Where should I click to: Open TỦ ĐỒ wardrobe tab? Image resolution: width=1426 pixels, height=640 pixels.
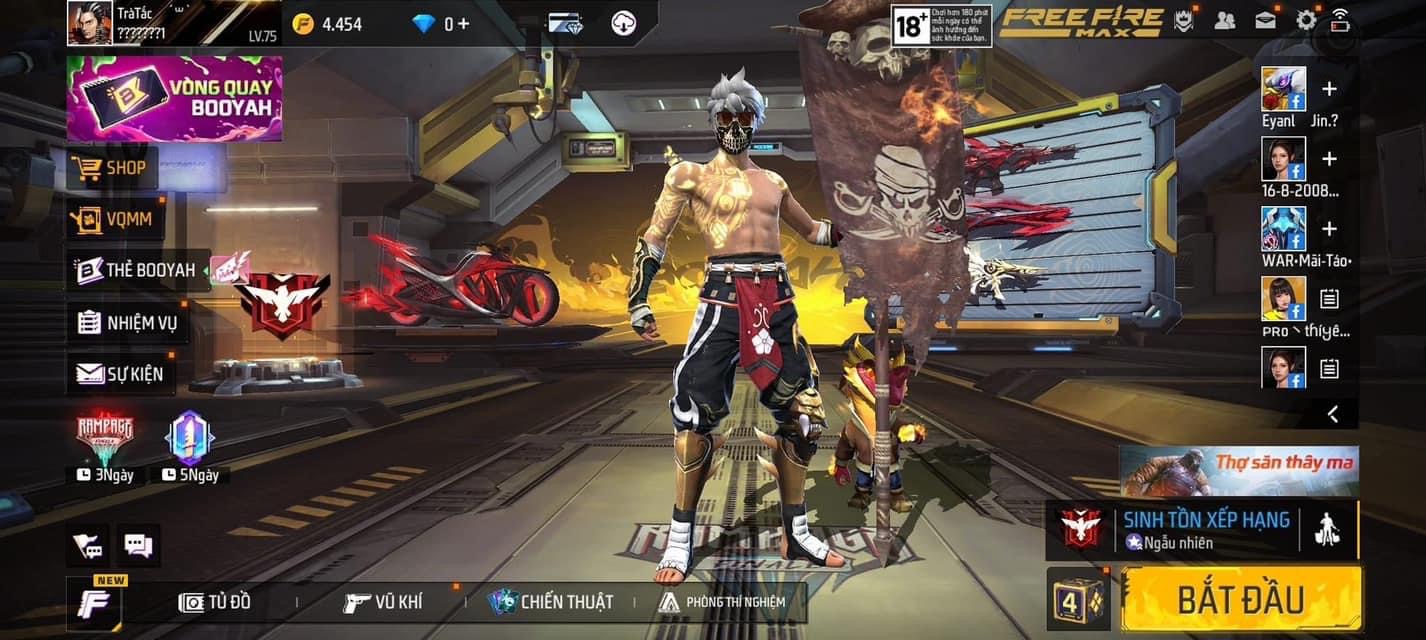(215, 602)
